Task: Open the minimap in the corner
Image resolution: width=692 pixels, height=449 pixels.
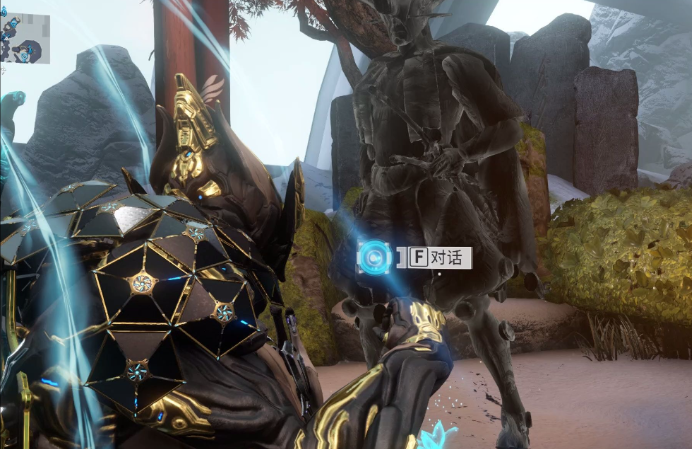Action: click(x=24, y=38)
